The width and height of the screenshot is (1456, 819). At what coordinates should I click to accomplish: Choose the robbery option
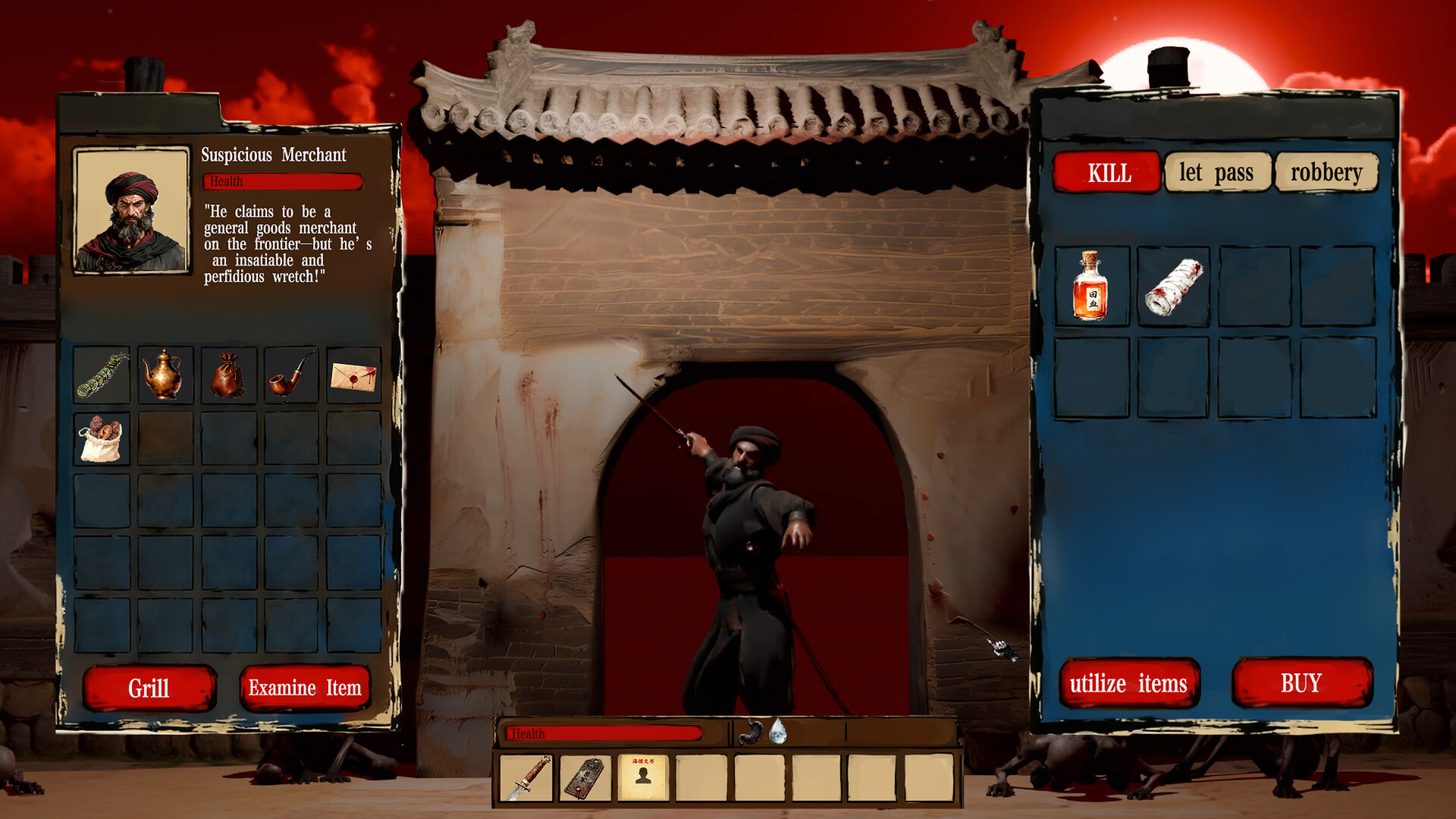(x=1326, y=173)
